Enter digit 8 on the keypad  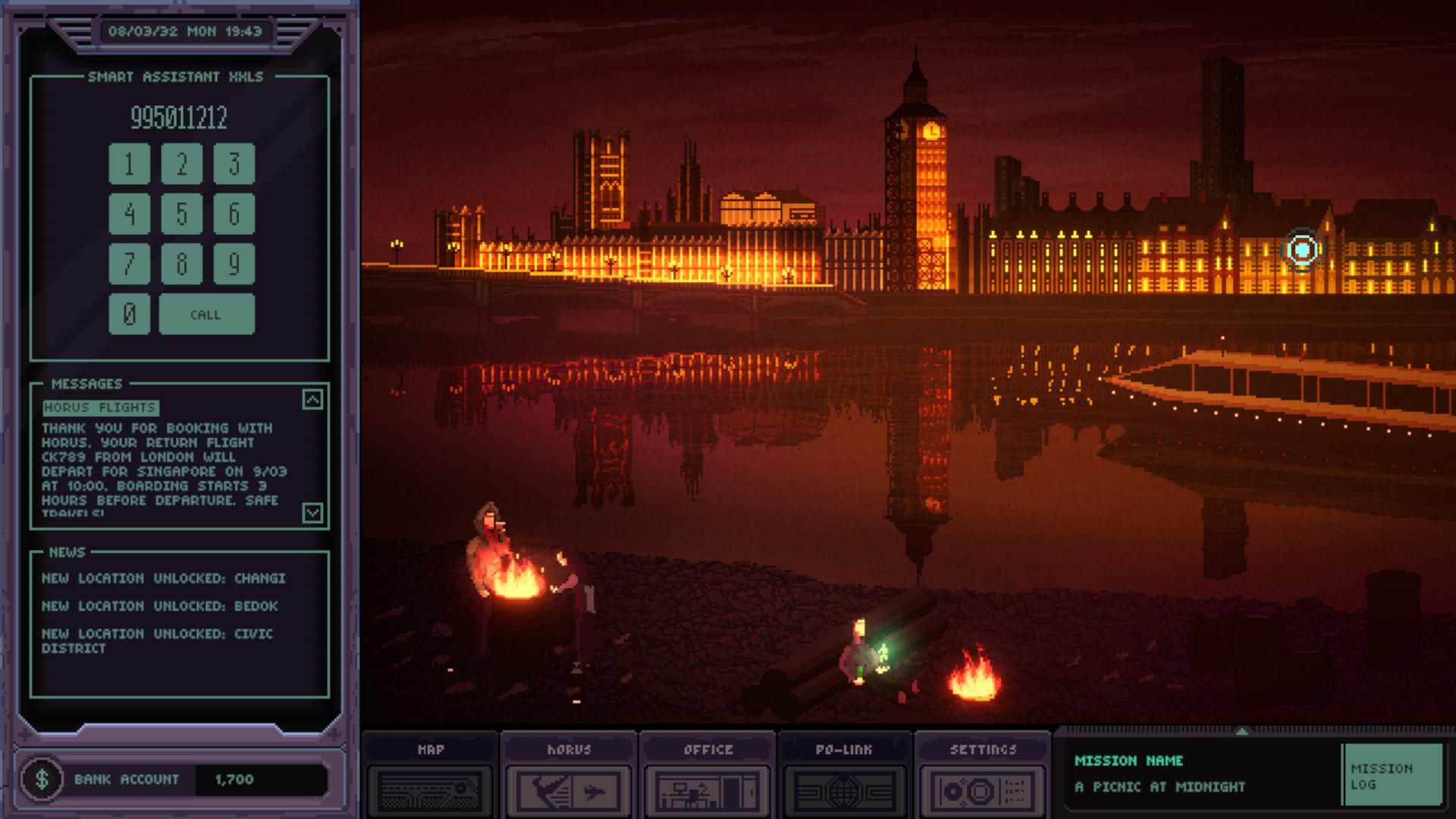[x=181, y=264]
